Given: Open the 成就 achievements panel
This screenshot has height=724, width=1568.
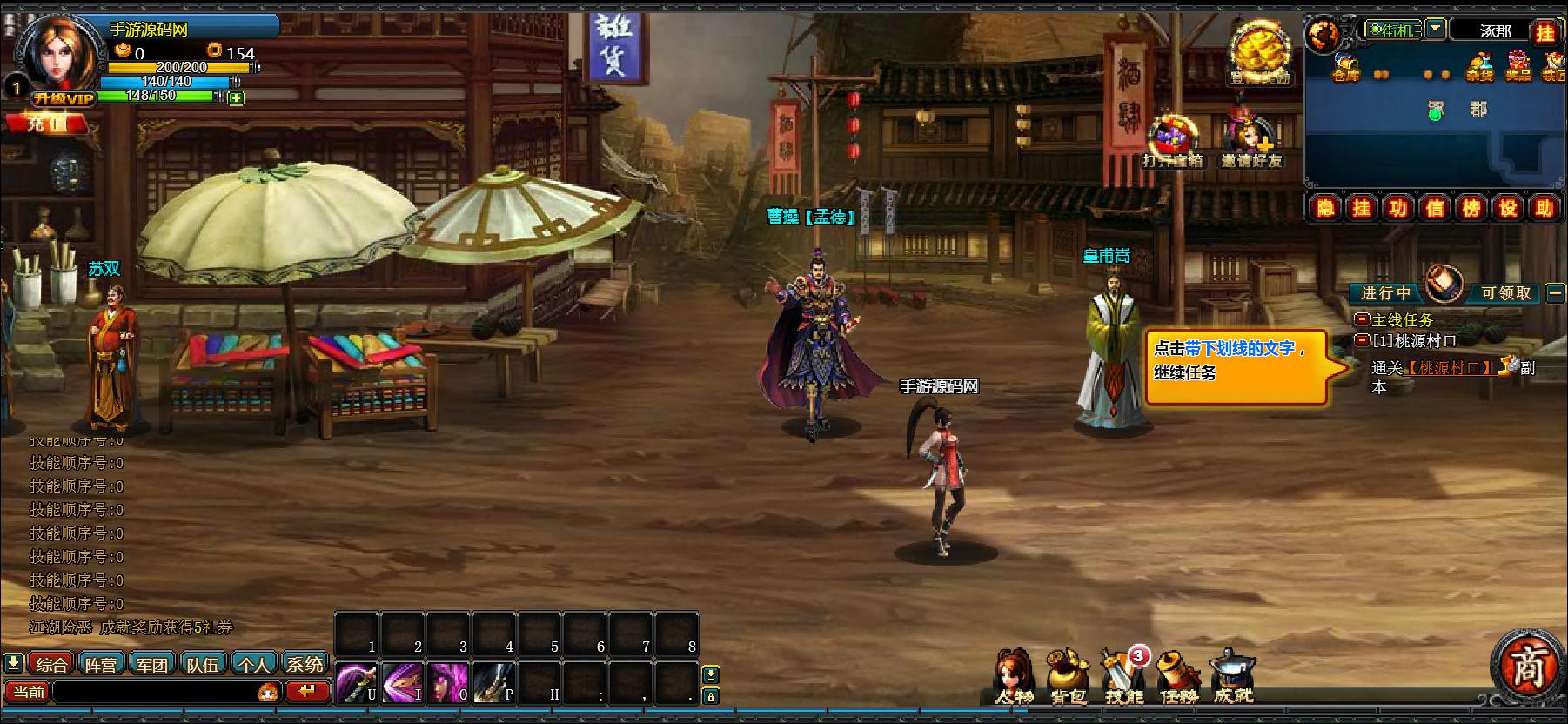Looking at the screenshot, I should (1233, 676).
